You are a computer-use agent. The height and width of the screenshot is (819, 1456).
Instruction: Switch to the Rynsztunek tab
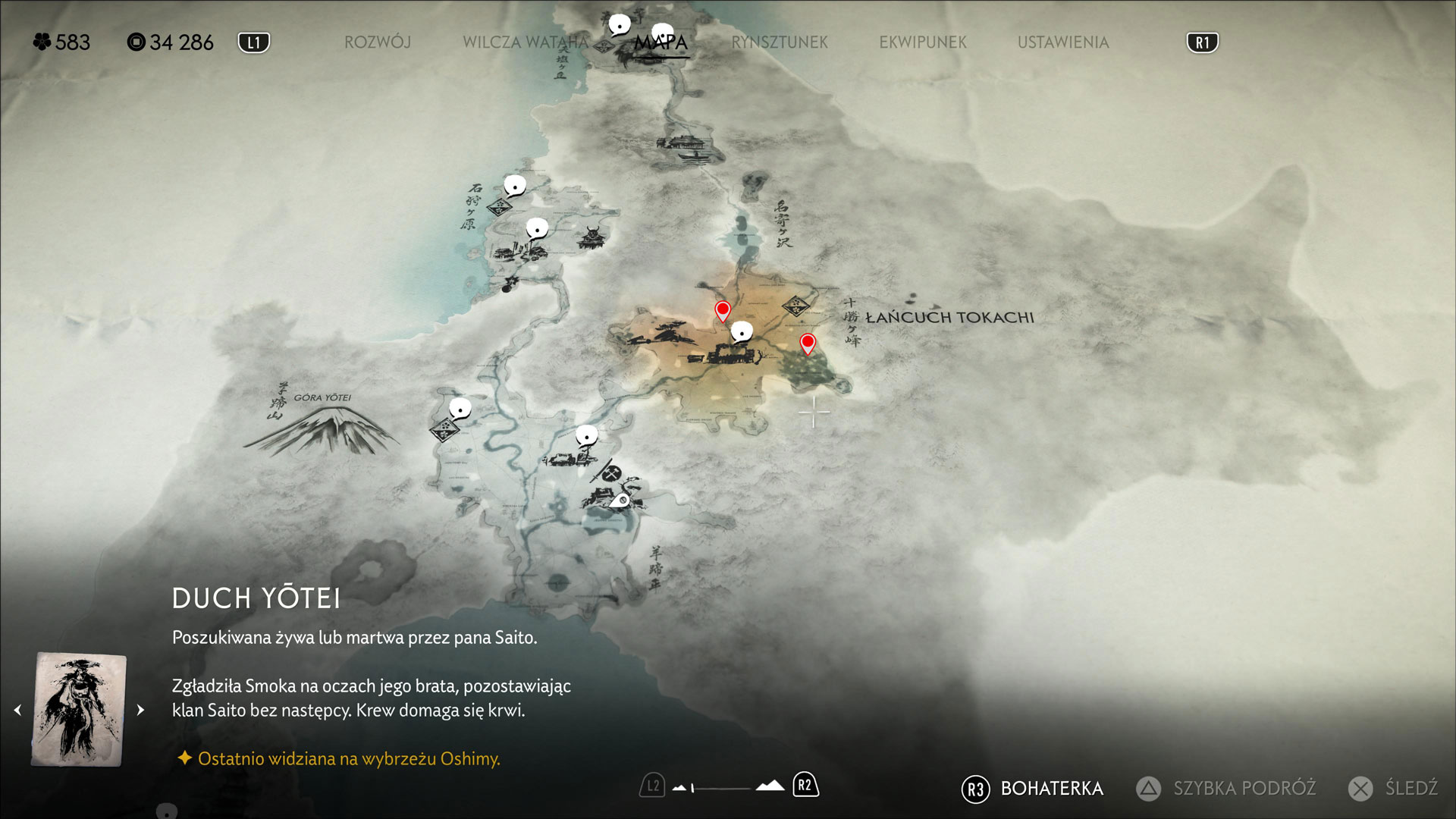point(779,42)
